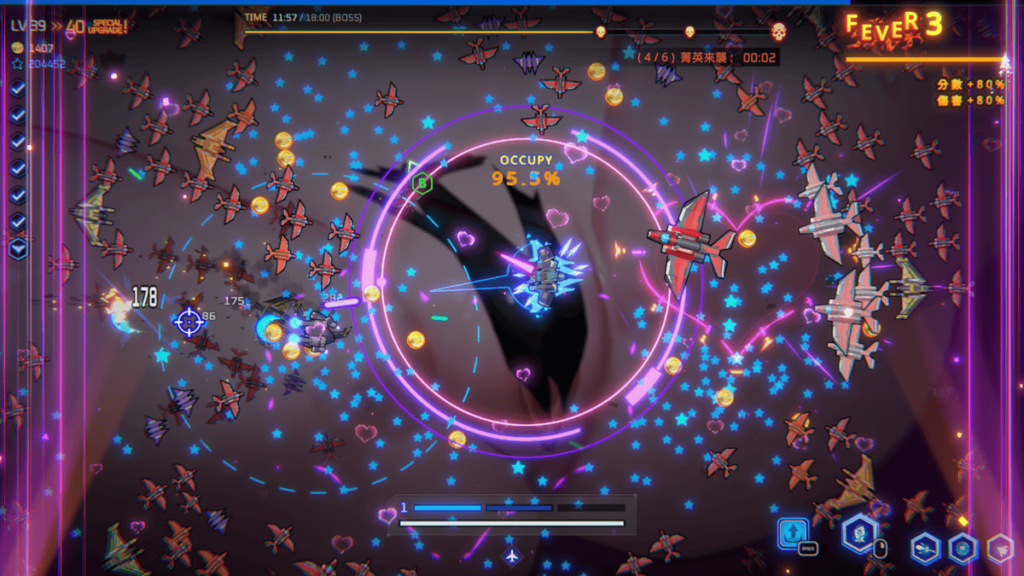Expand the hexagon down-chevron under the checkmark list
The image size is (1024, 576).
[18, 248]
